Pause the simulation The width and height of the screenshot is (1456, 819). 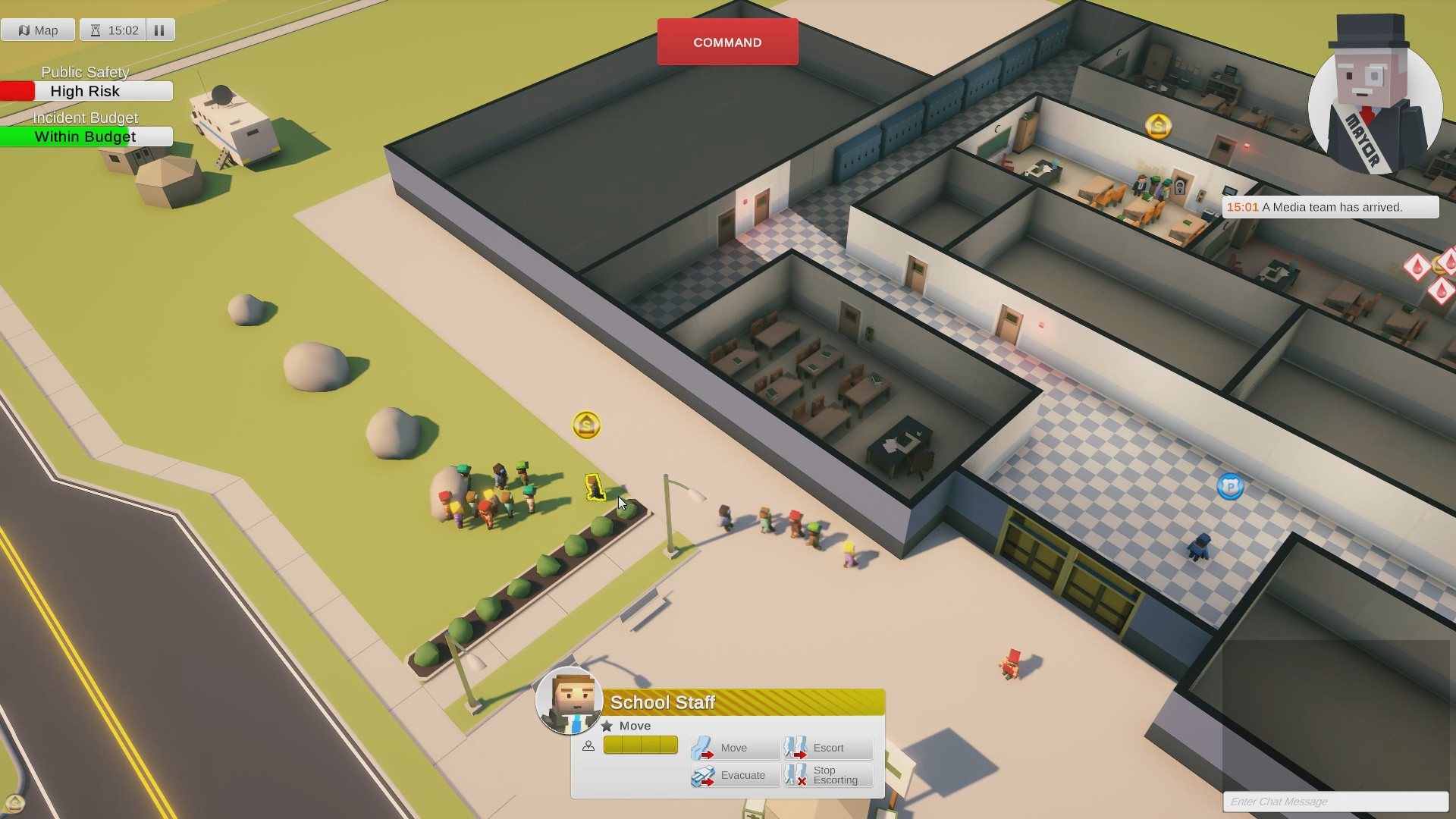coord(159,30)
